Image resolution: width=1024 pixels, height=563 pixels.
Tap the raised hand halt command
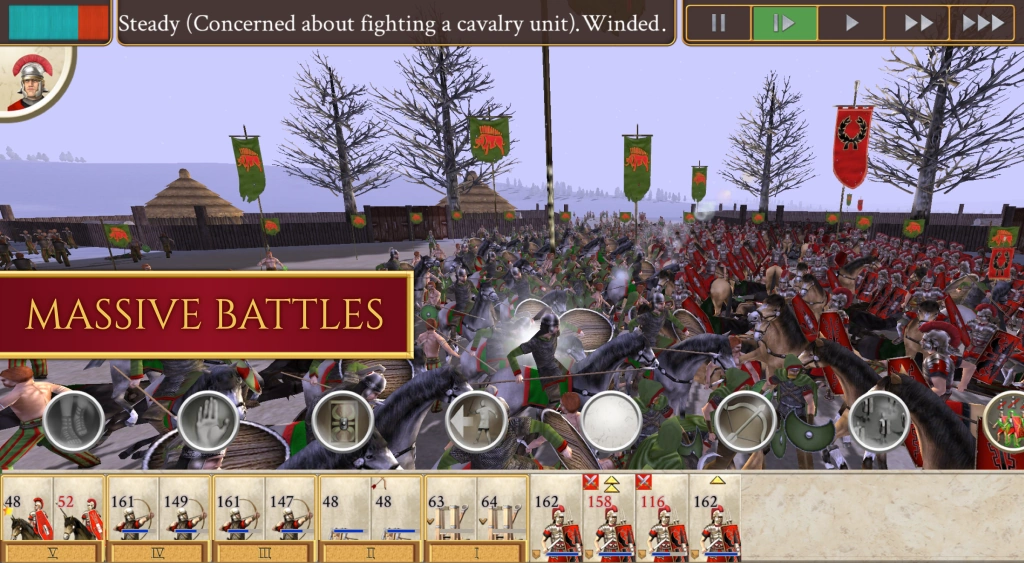coord(209,421)
